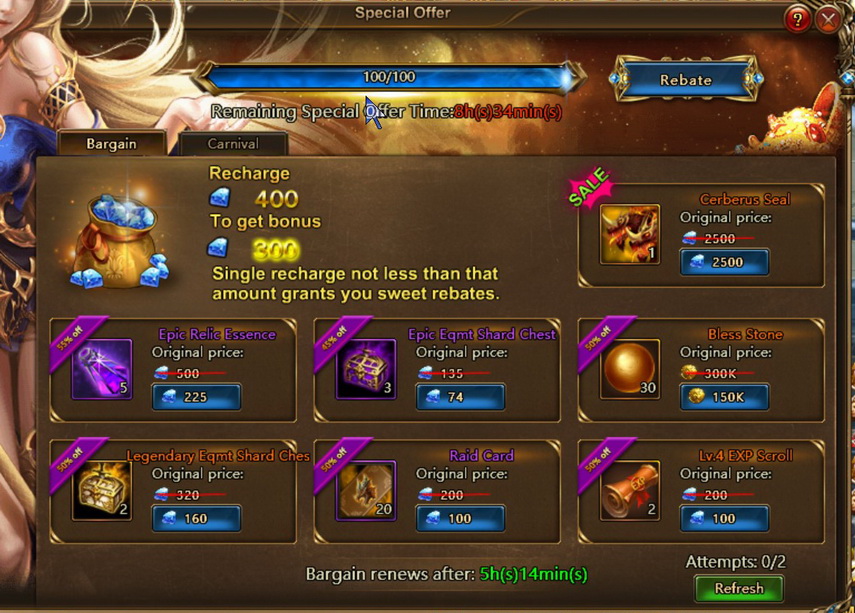Buy Raid Card for 100 diamonds
Viewport: 855px width, 613px height.
click(460, 519)
